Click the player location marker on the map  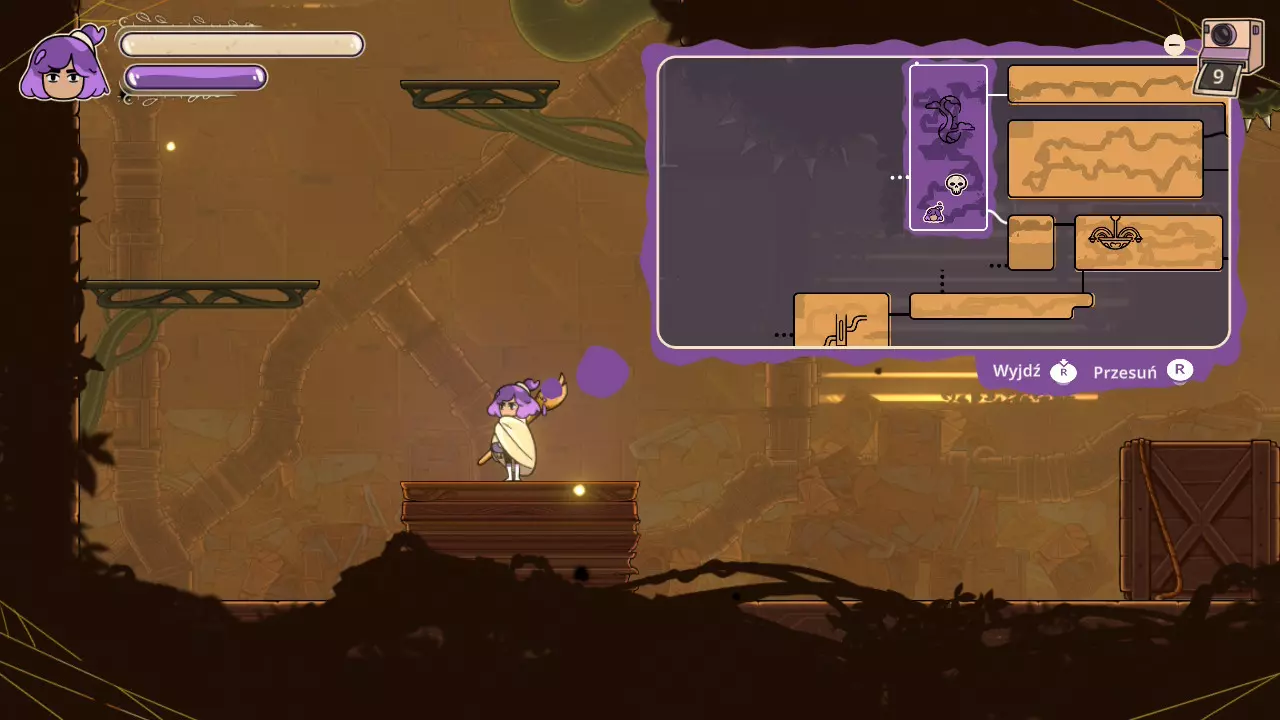(934, 212)
